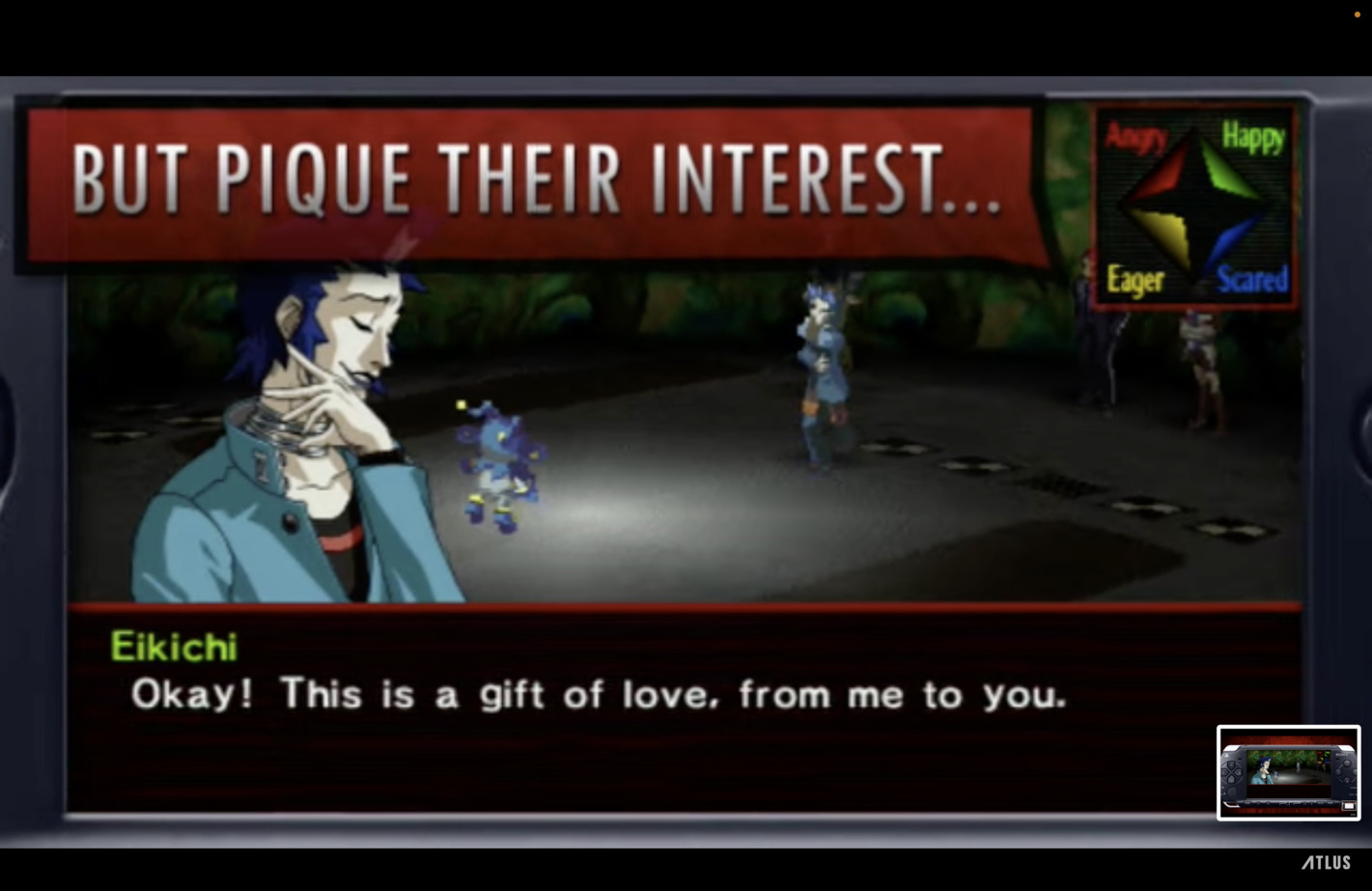Image resolution: width=1372 pixels, height=891 pixels.
Task: Click the dialogue line about a gift of love
Action: point(599,694)
